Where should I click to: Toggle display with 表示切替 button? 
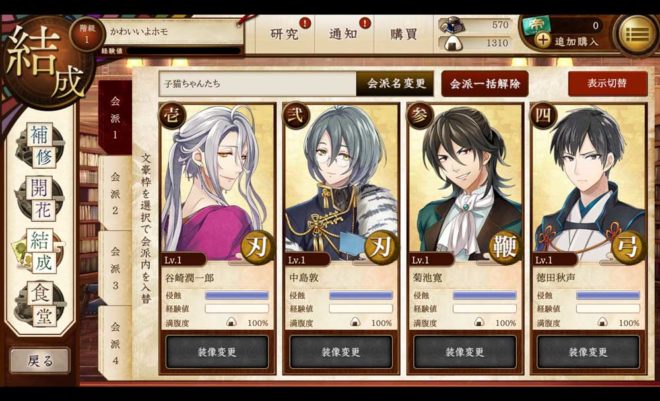(x=607, y=84)
